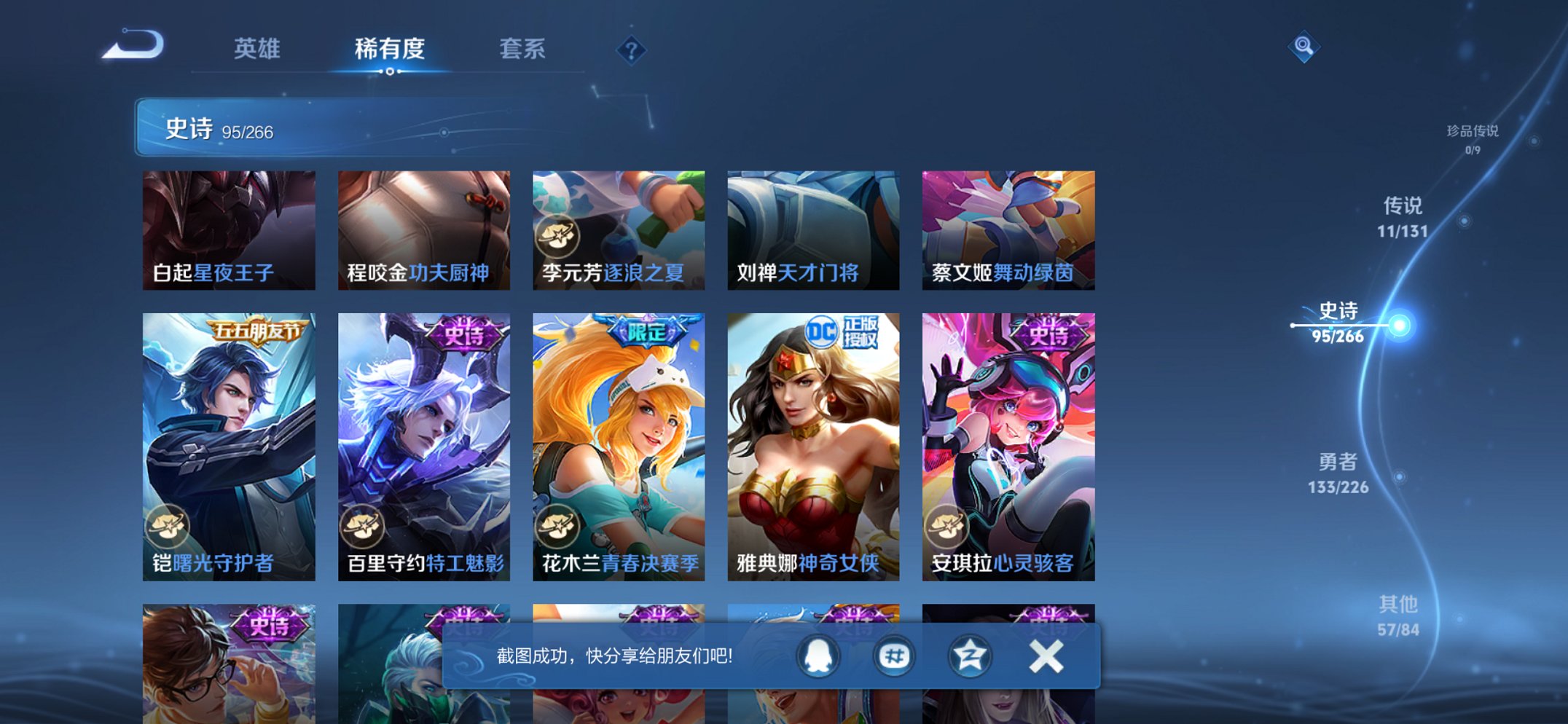This screenshot has height=724, width=1568.
Task: Open the help question mark icon
Action: (630, 51)
